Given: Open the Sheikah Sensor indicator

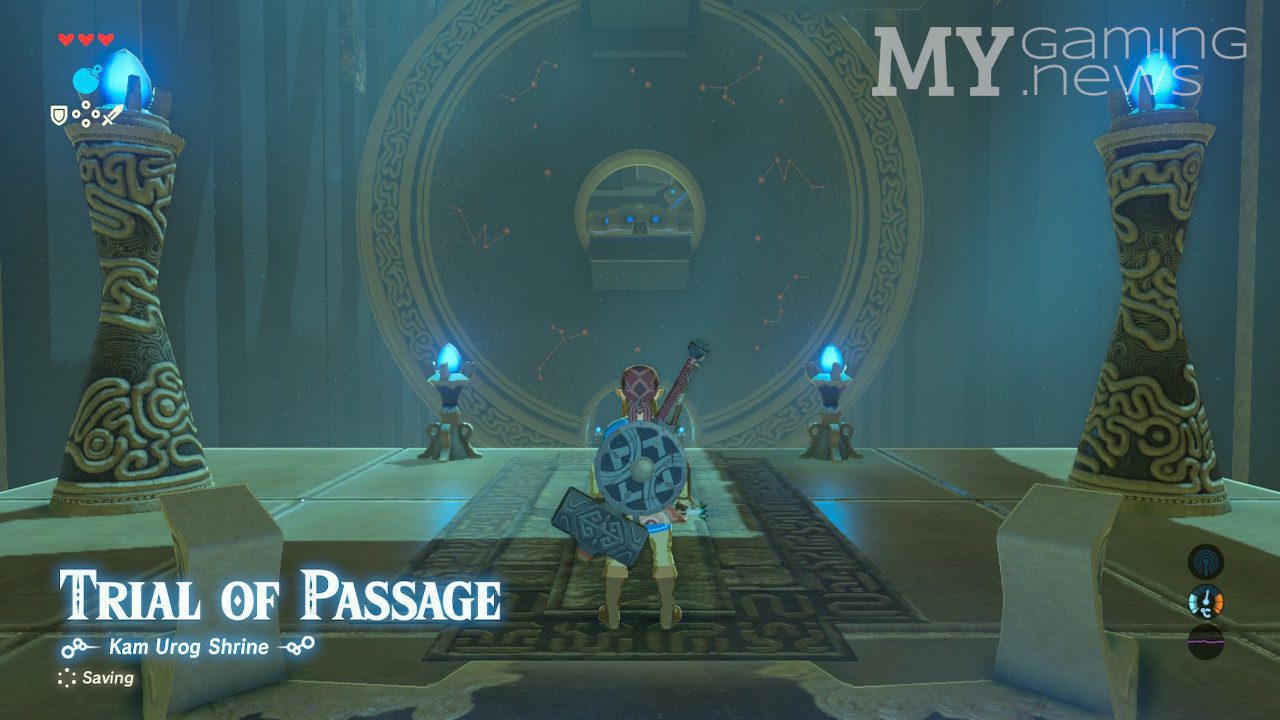Looking at the screenshot, I should tap(1205, 561).
